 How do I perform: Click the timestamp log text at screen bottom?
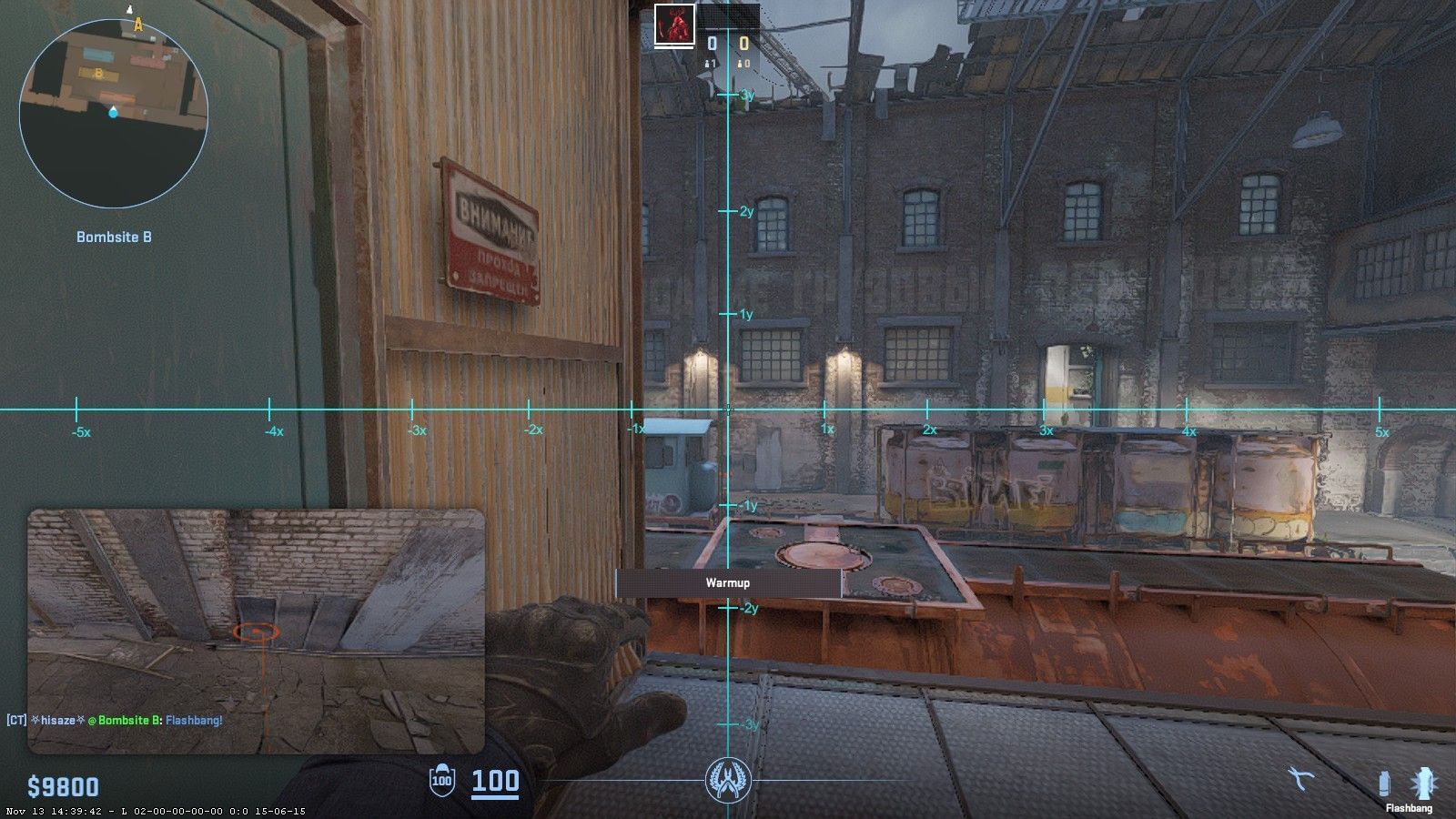[x=155, y=809]
